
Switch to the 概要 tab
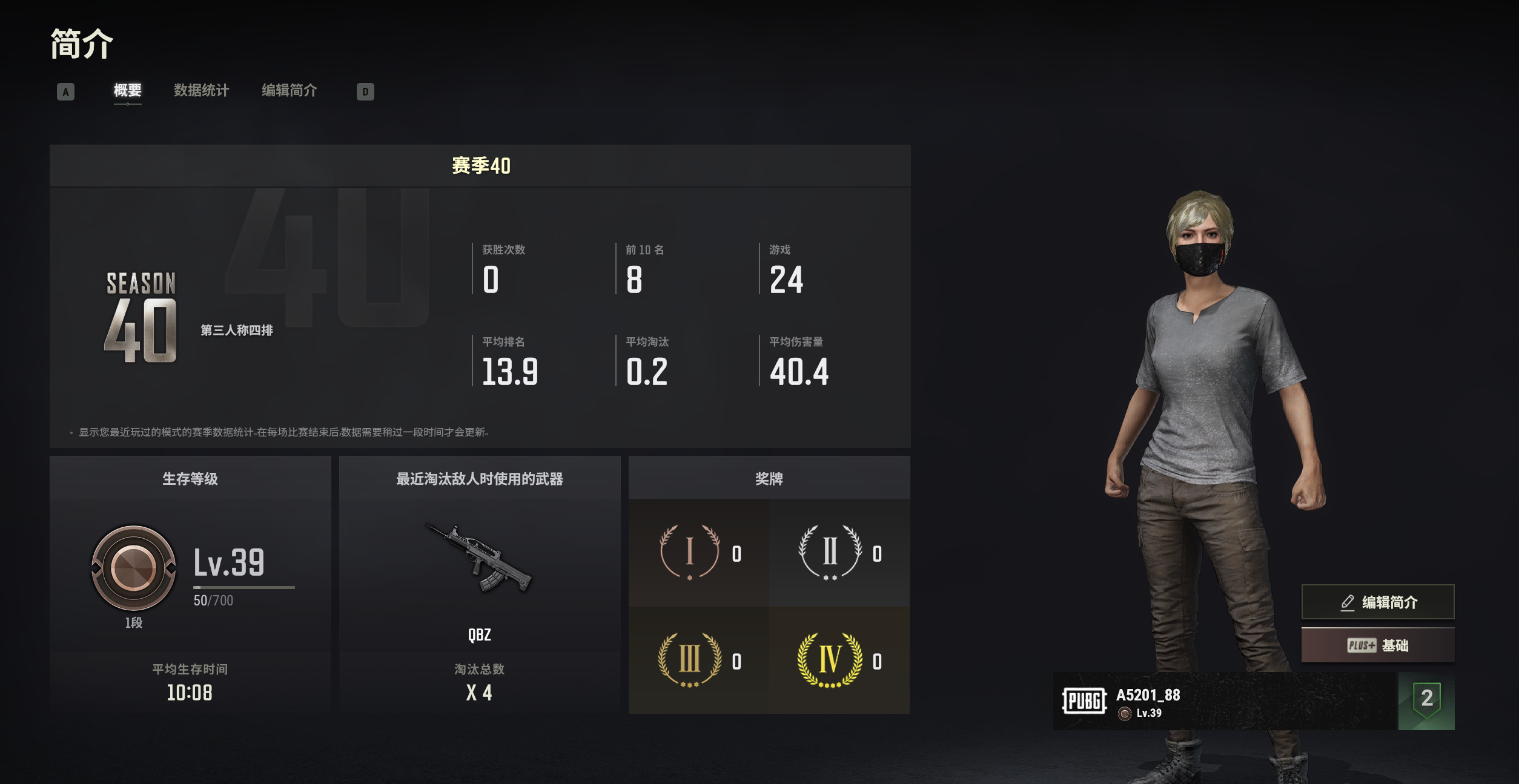pos(127,91)
